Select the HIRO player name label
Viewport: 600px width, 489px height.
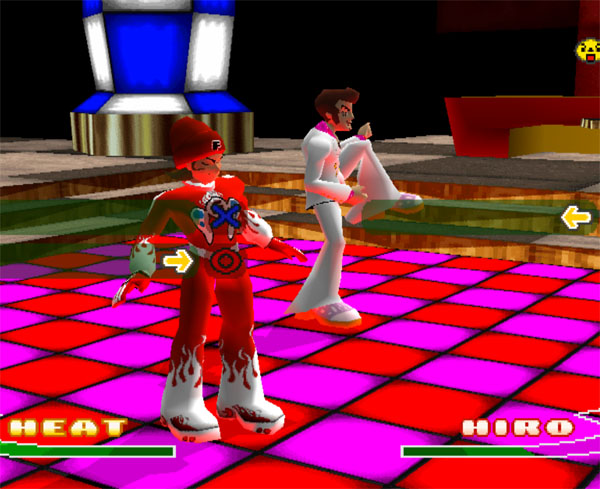tap(519, 428)
